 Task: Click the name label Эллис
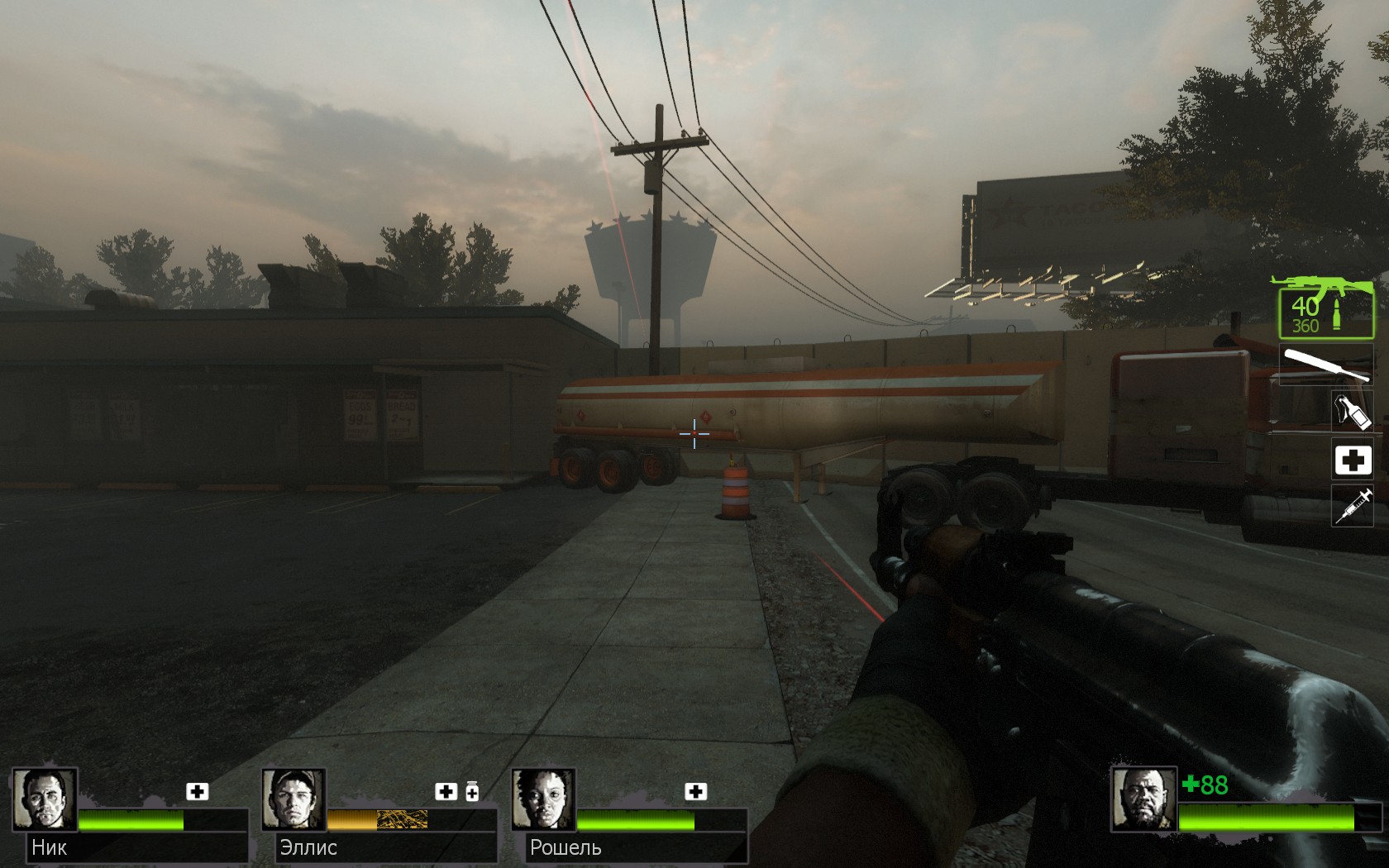coord(308,847)
